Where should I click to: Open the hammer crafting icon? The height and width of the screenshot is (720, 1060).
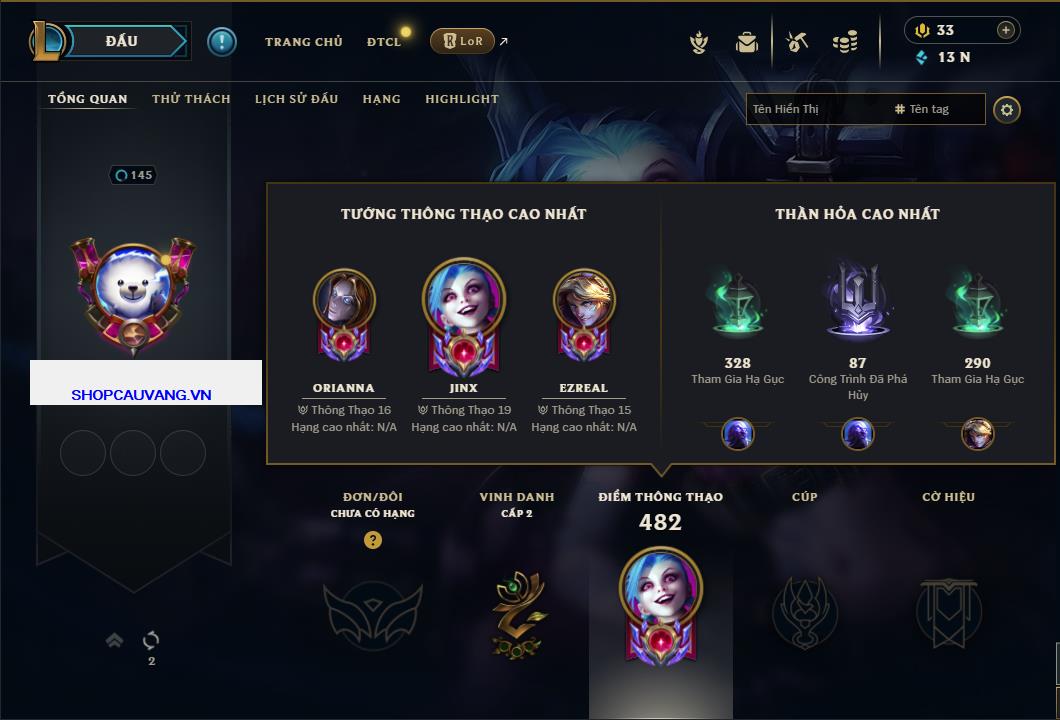click(797, 42)
